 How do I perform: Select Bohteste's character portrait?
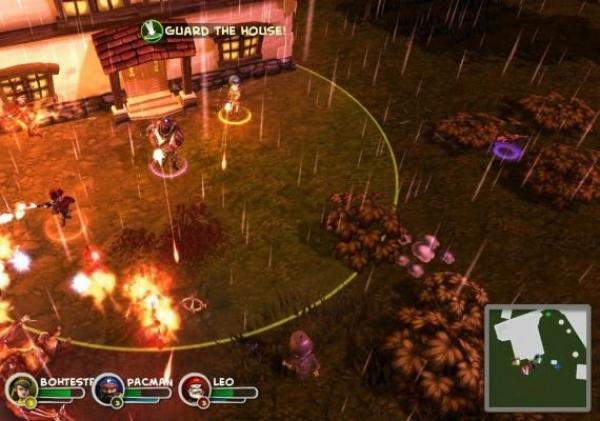(21, 388)
